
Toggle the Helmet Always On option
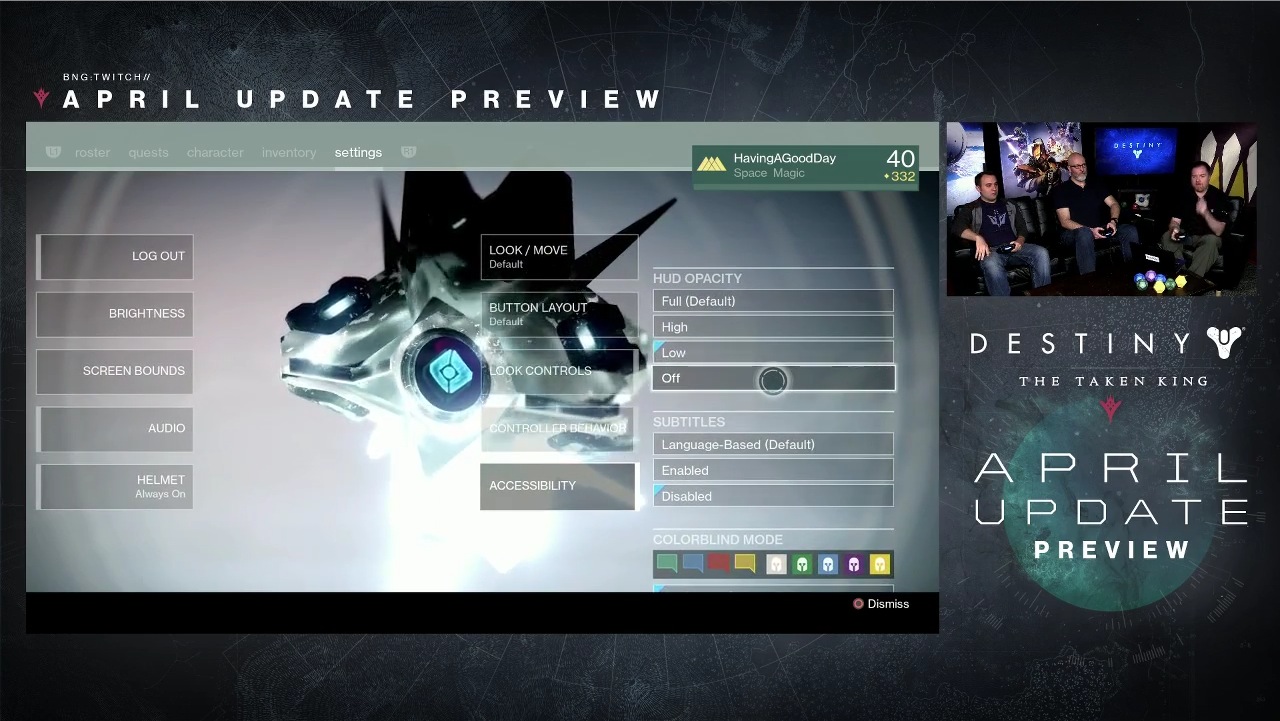(x=115, y=486)
